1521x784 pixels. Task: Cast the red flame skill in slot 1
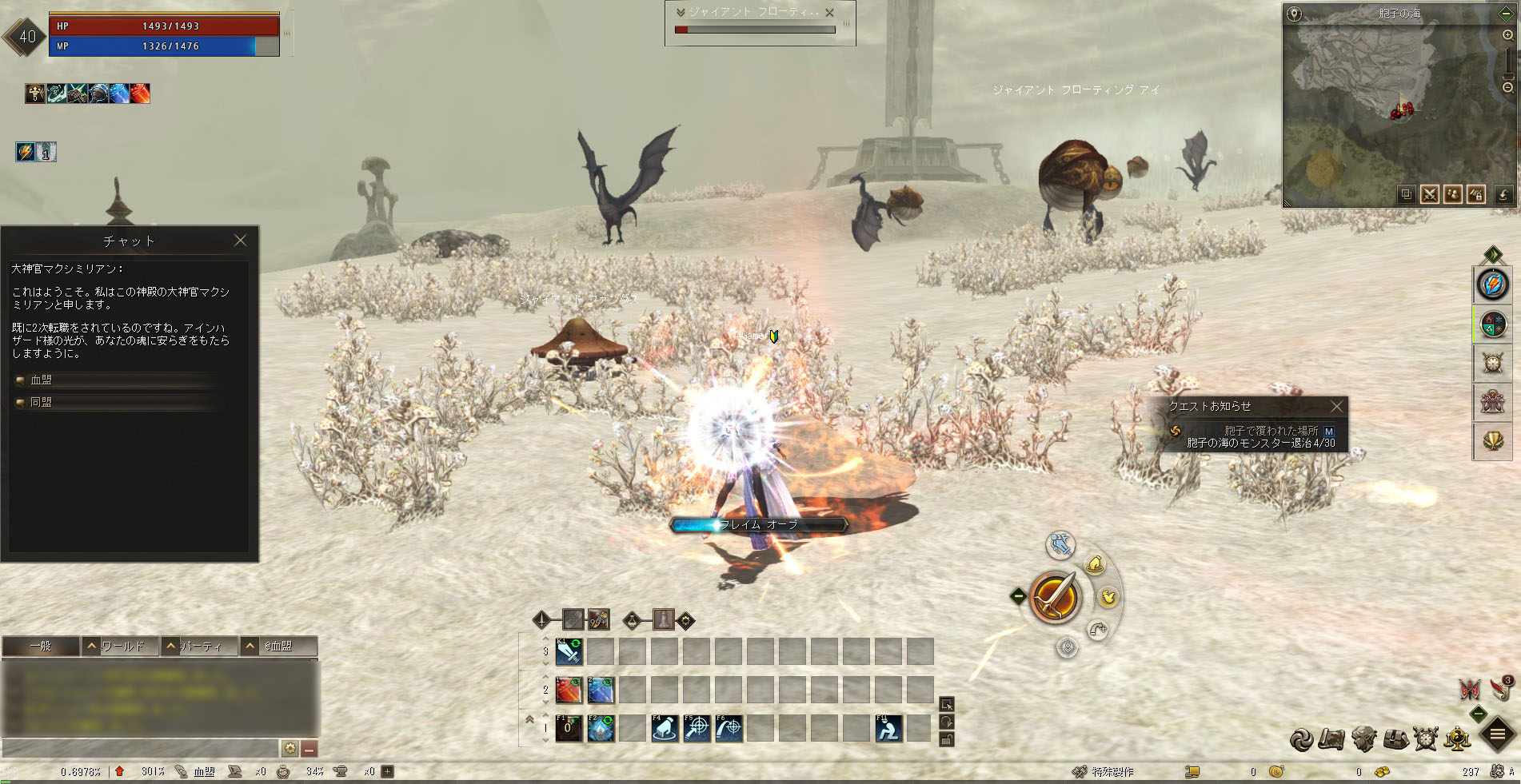click(x=569, y=690)
